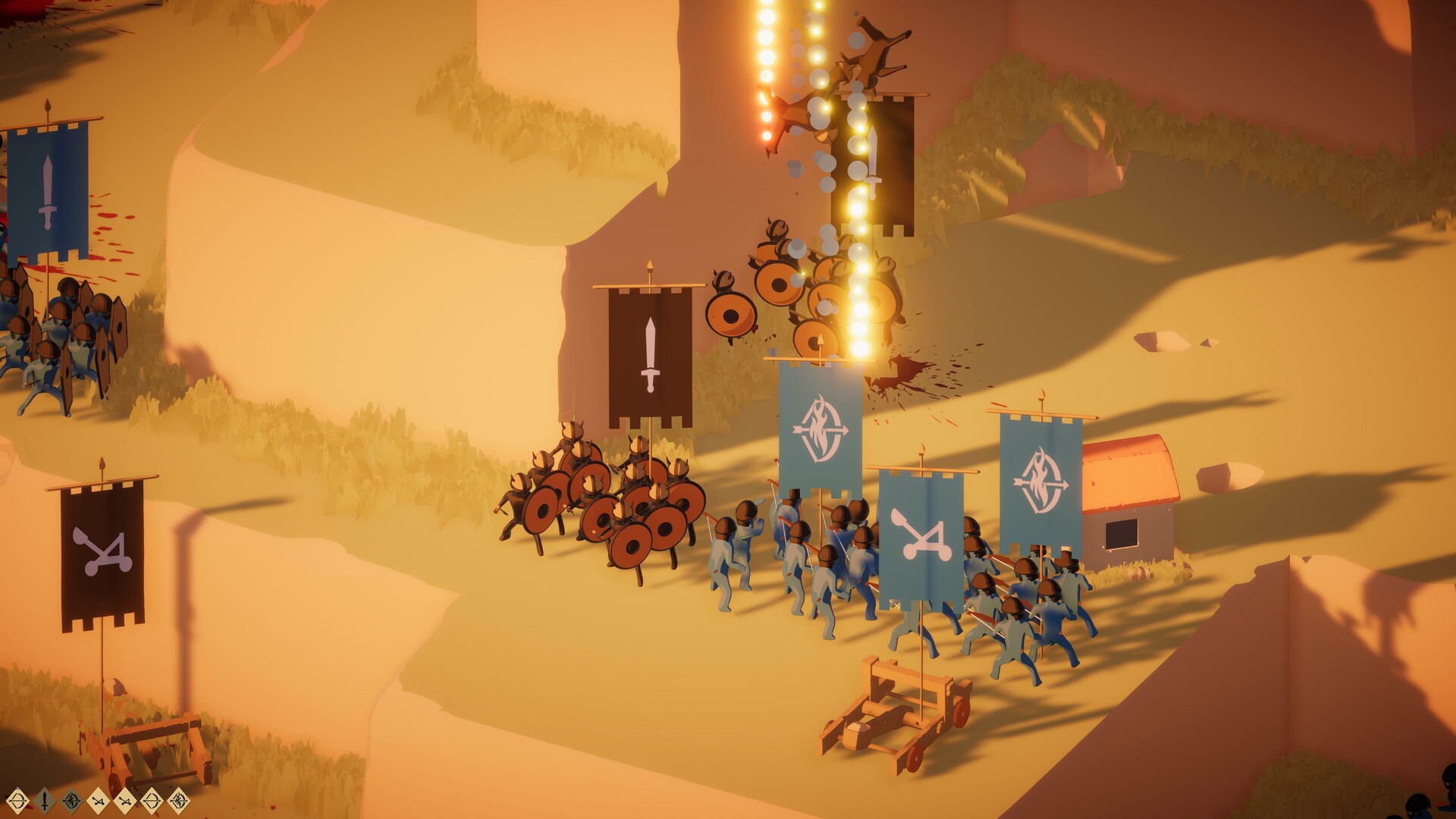Select the second bow unit icon near the right
This screenshot has width=1456, height=819.
151,801
